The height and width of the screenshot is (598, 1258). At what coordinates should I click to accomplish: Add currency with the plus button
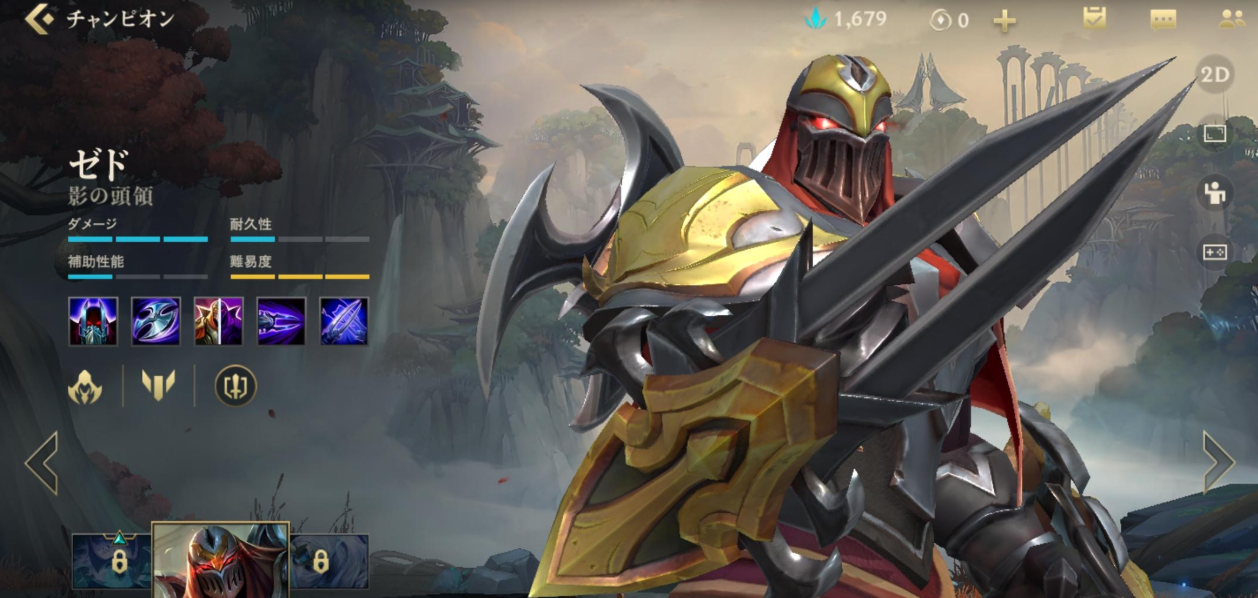1004,20
